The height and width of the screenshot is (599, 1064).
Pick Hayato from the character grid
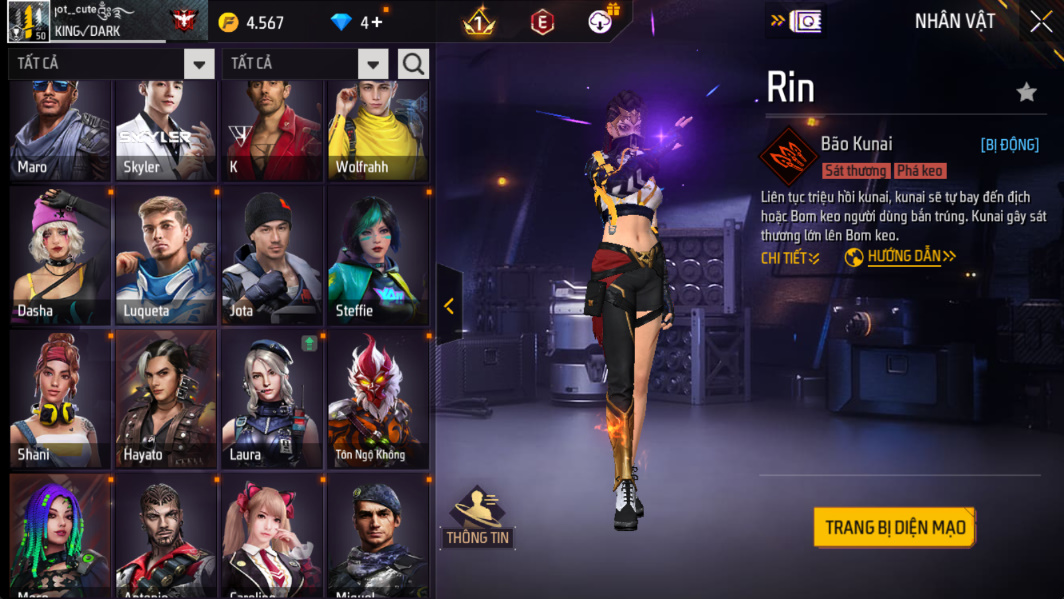166,400
